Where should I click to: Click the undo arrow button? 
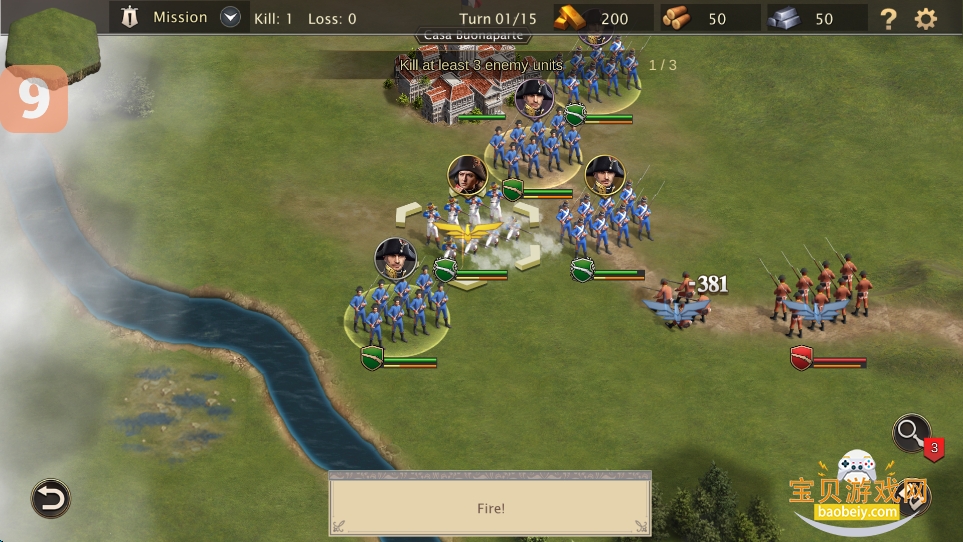tap(50, 497)
